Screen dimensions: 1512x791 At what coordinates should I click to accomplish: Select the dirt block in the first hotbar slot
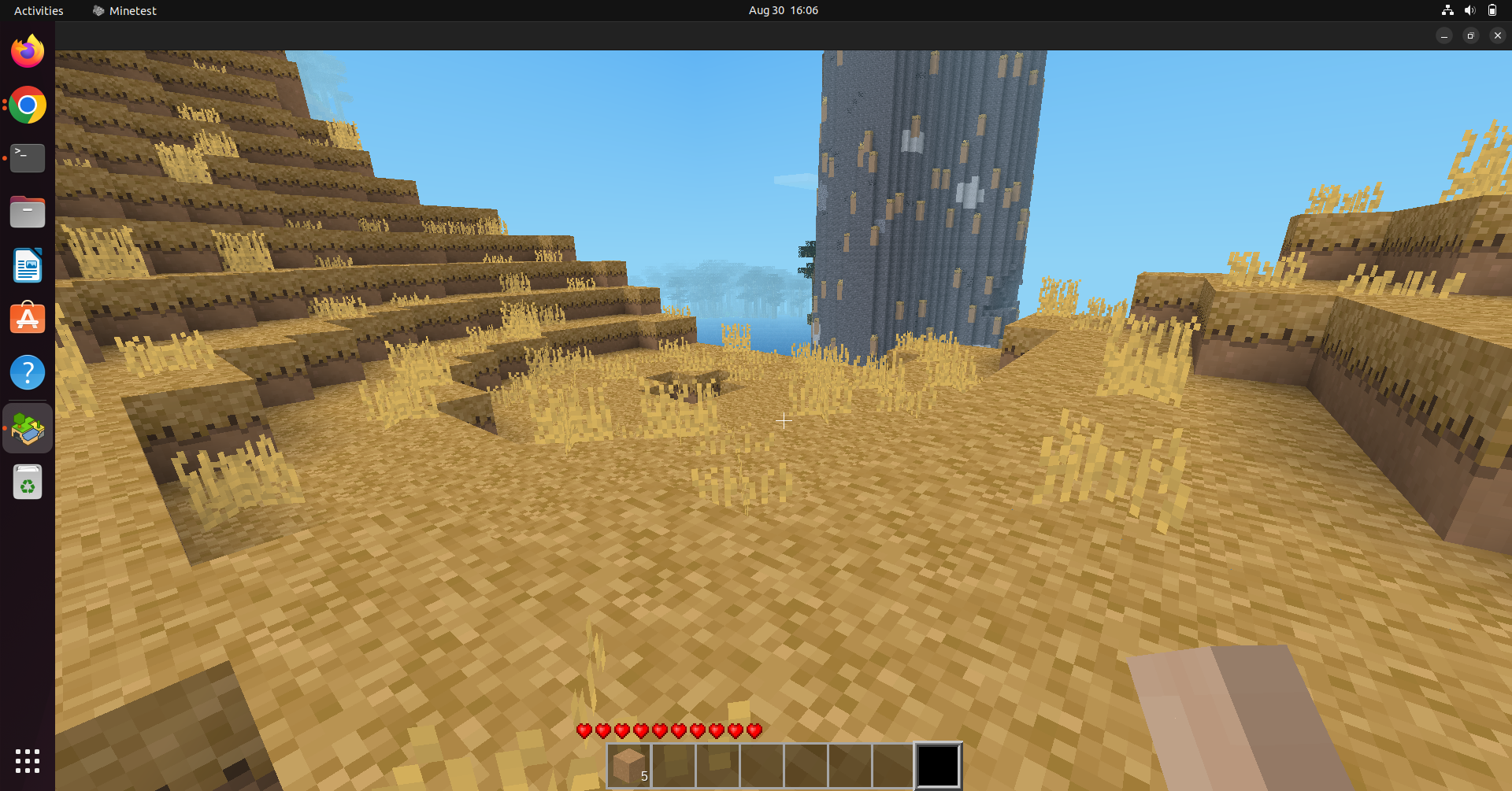coord(629,766)
